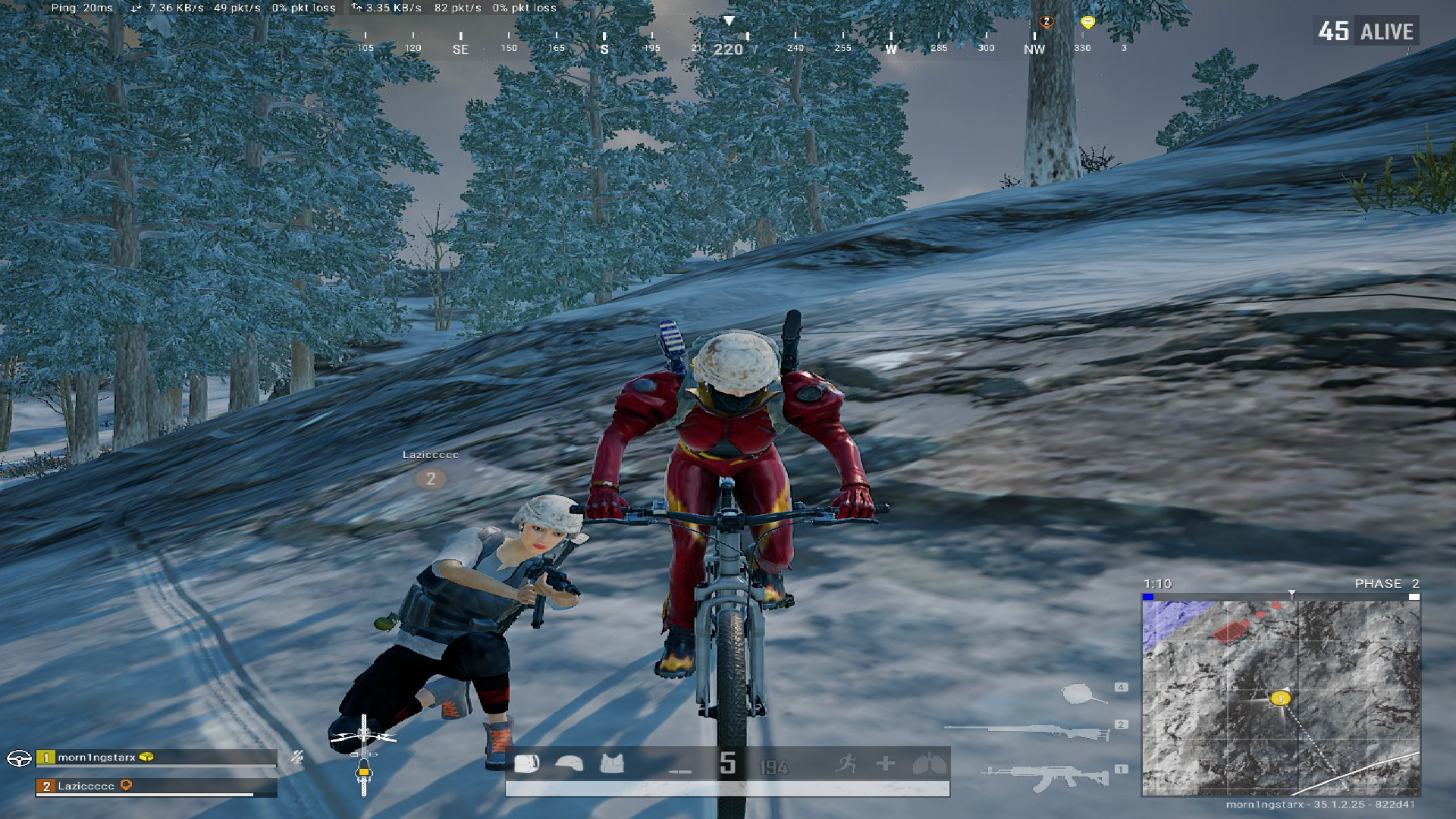Click the yellow player marker on minimap

(x=1281, y=698)
